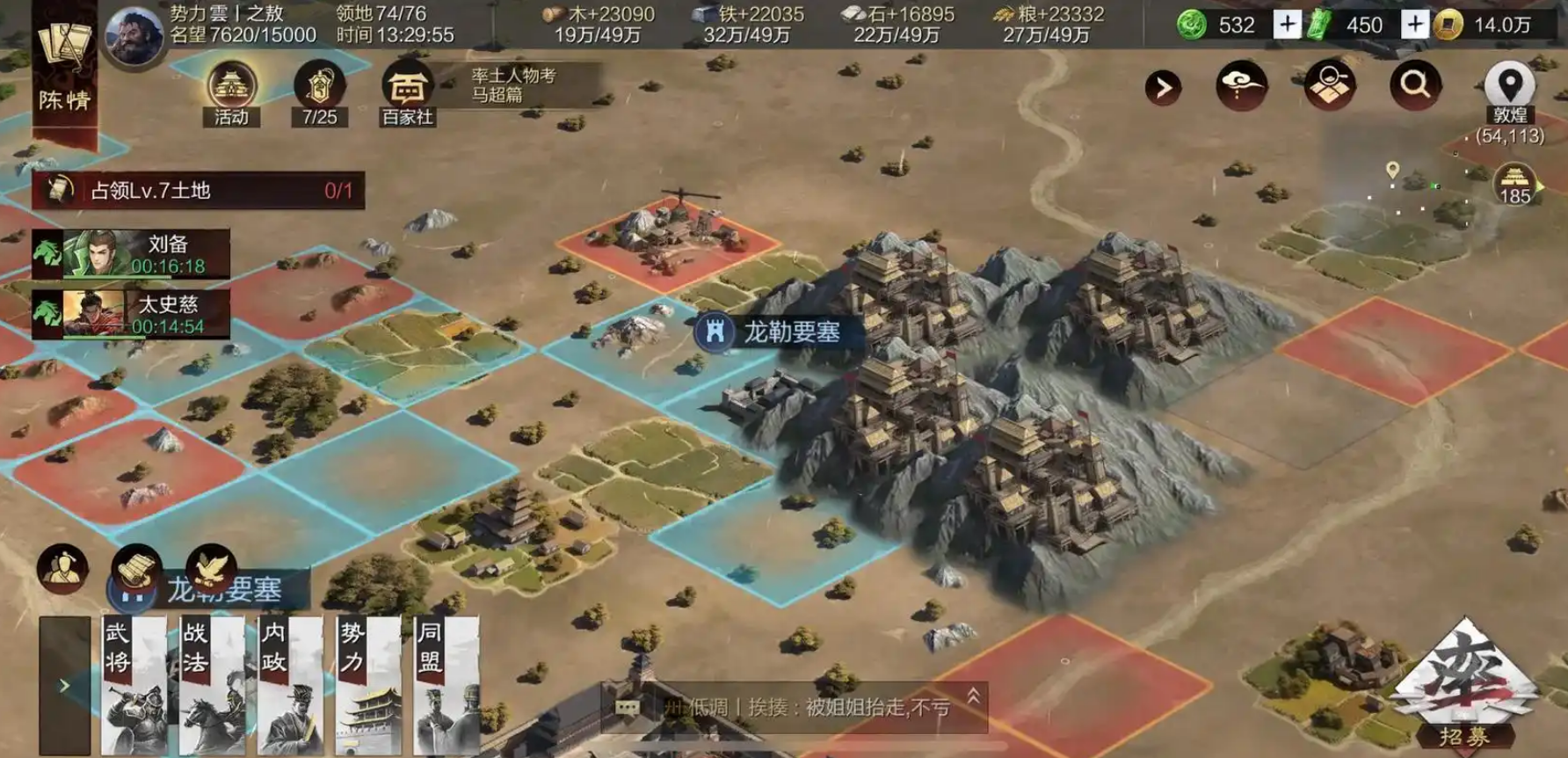
Task: Add green tickets with the plus button next to 450
Action: [x=1414, y=25]
